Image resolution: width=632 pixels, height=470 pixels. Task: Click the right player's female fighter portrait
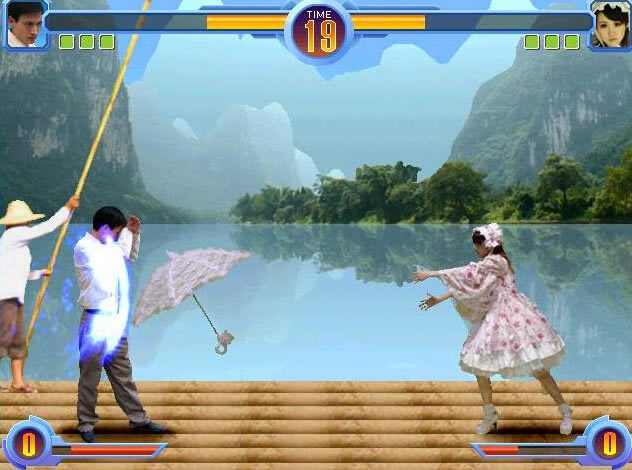609,26
